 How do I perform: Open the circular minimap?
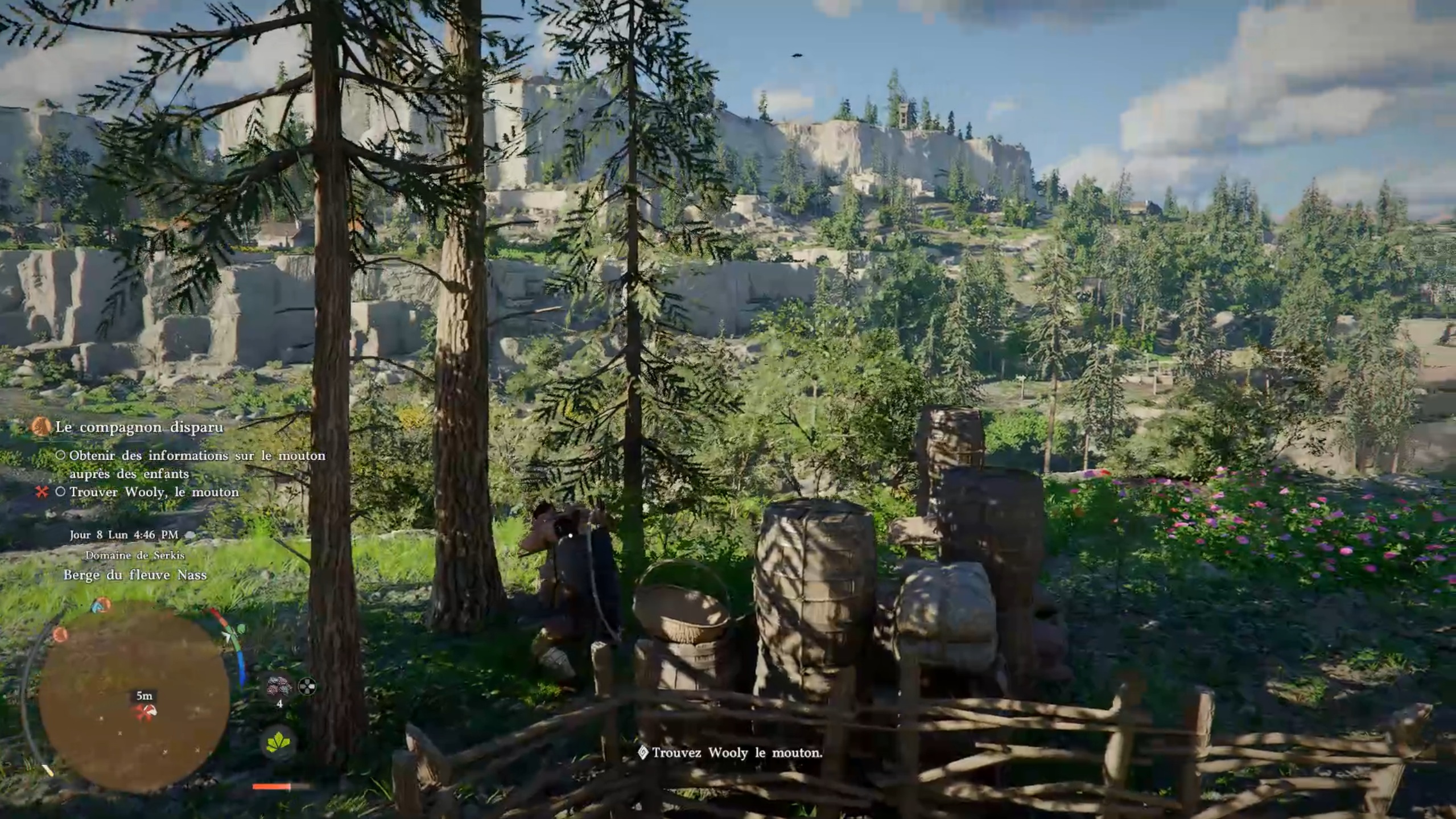click(x=134, y=695)
